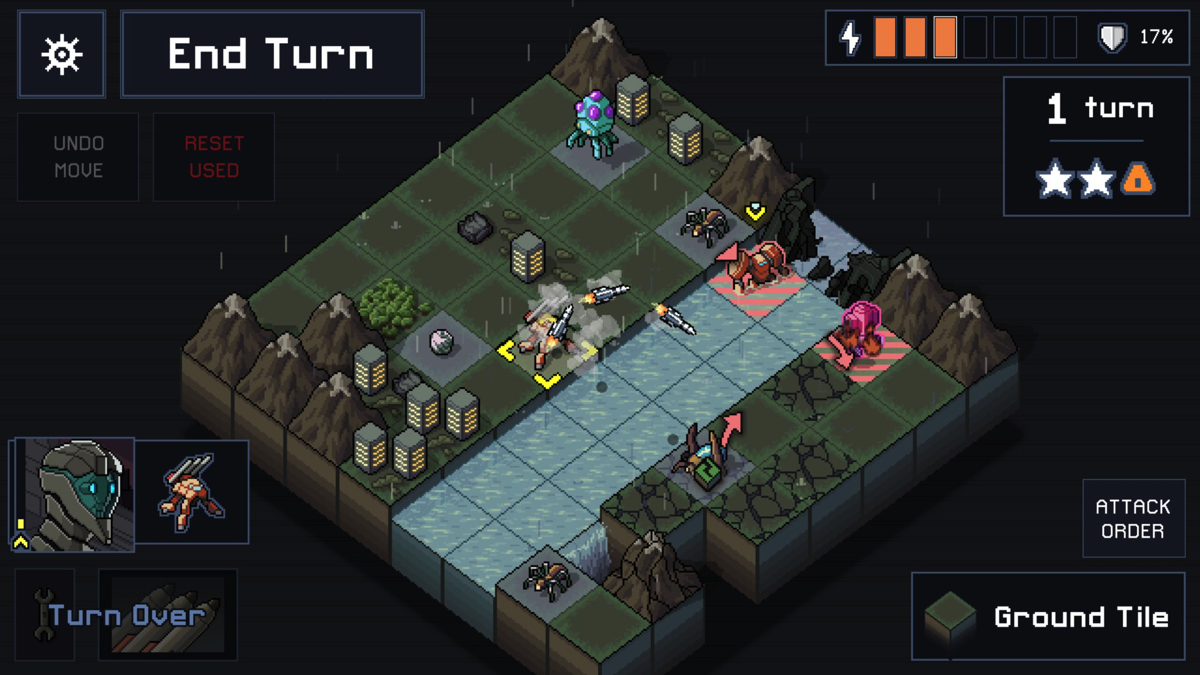Select the artillery mech icon

point(191,492)
